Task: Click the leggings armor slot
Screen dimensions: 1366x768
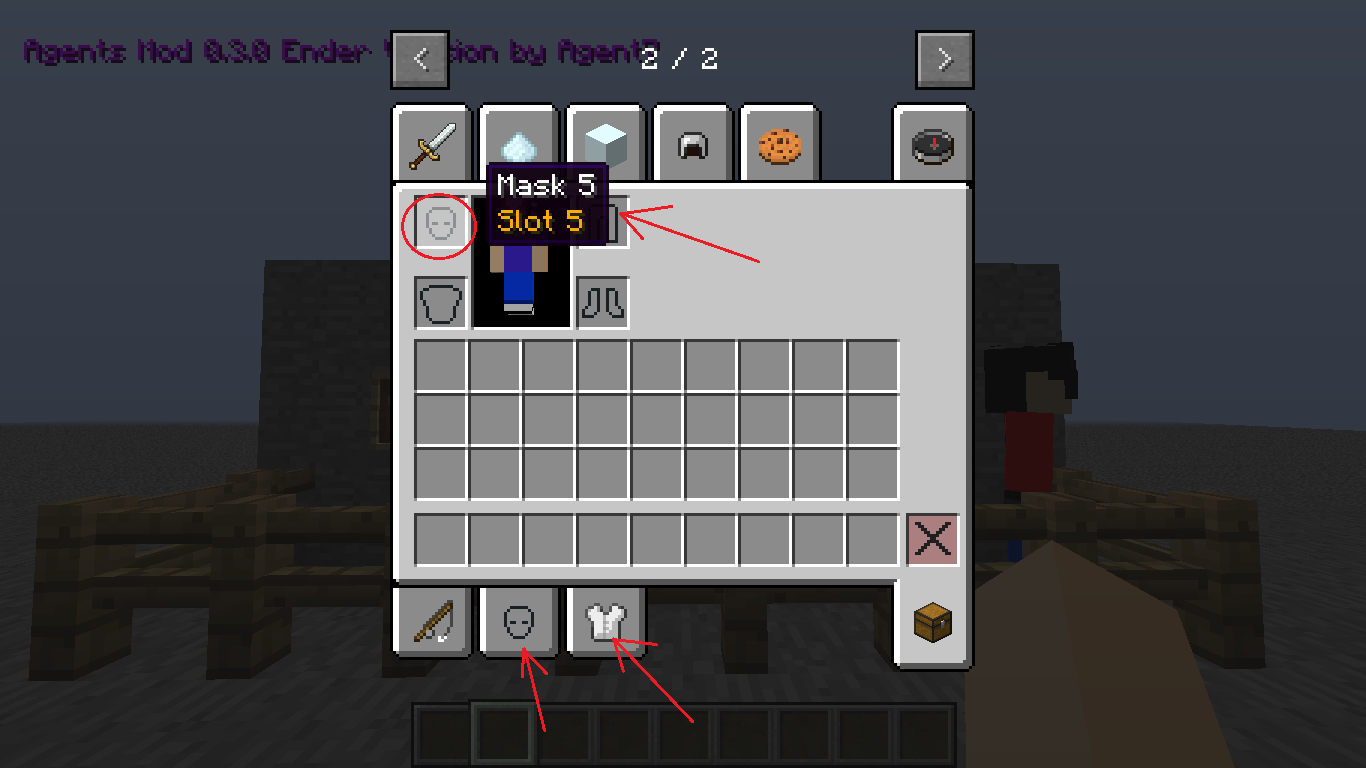Action: [602, 302]
